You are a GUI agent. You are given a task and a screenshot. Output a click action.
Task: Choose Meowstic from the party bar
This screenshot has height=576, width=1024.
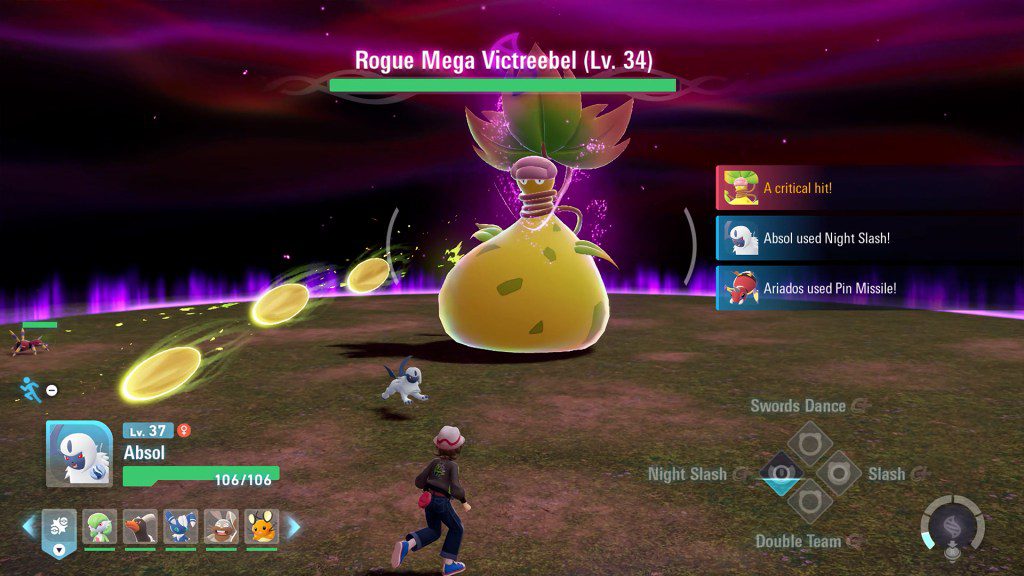tap(180, 526)
